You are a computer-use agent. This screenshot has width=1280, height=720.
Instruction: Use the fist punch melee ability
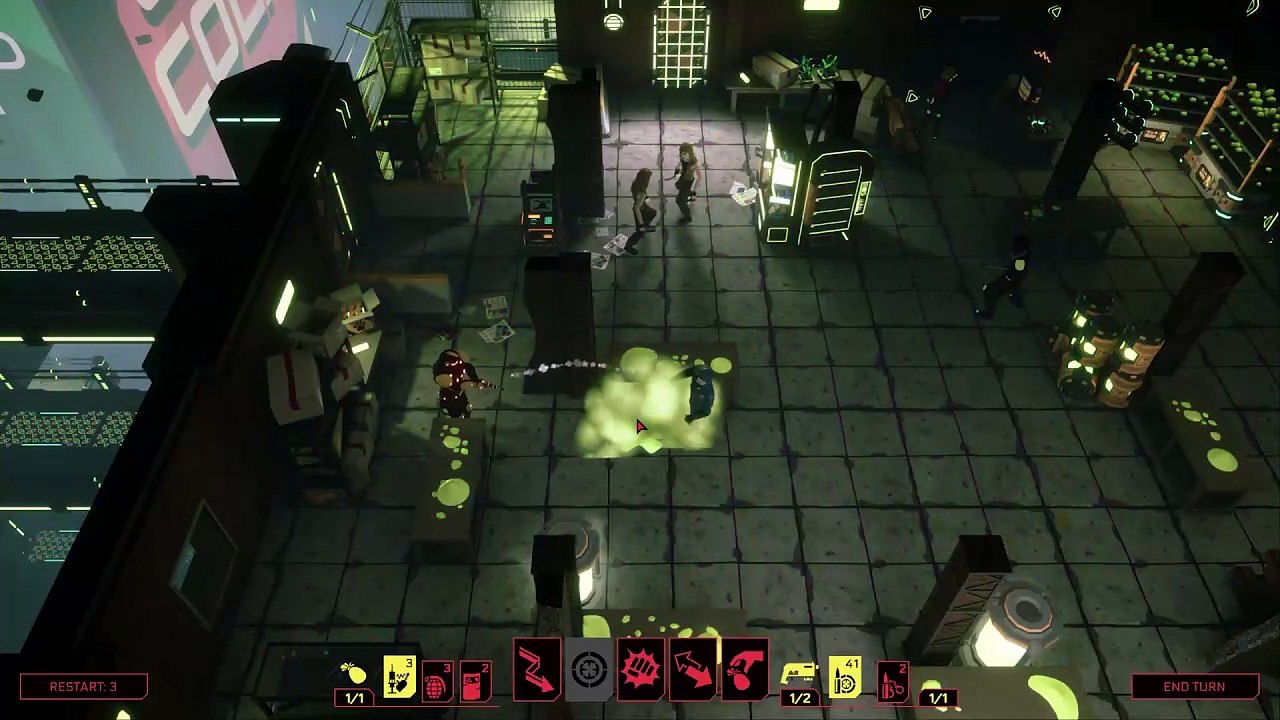pos(641,668)
